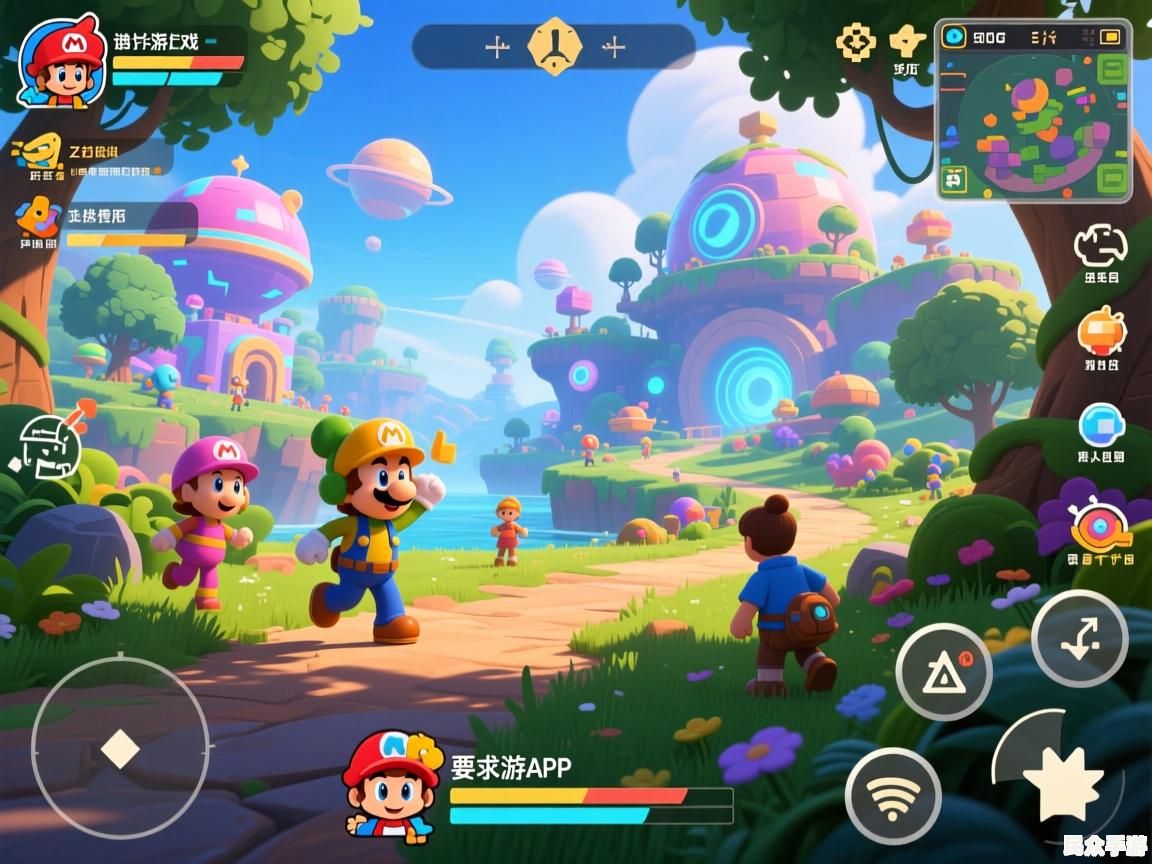1152x864 pixels.
Task: Select the orange robot icon
Action: click(1102, 331)
